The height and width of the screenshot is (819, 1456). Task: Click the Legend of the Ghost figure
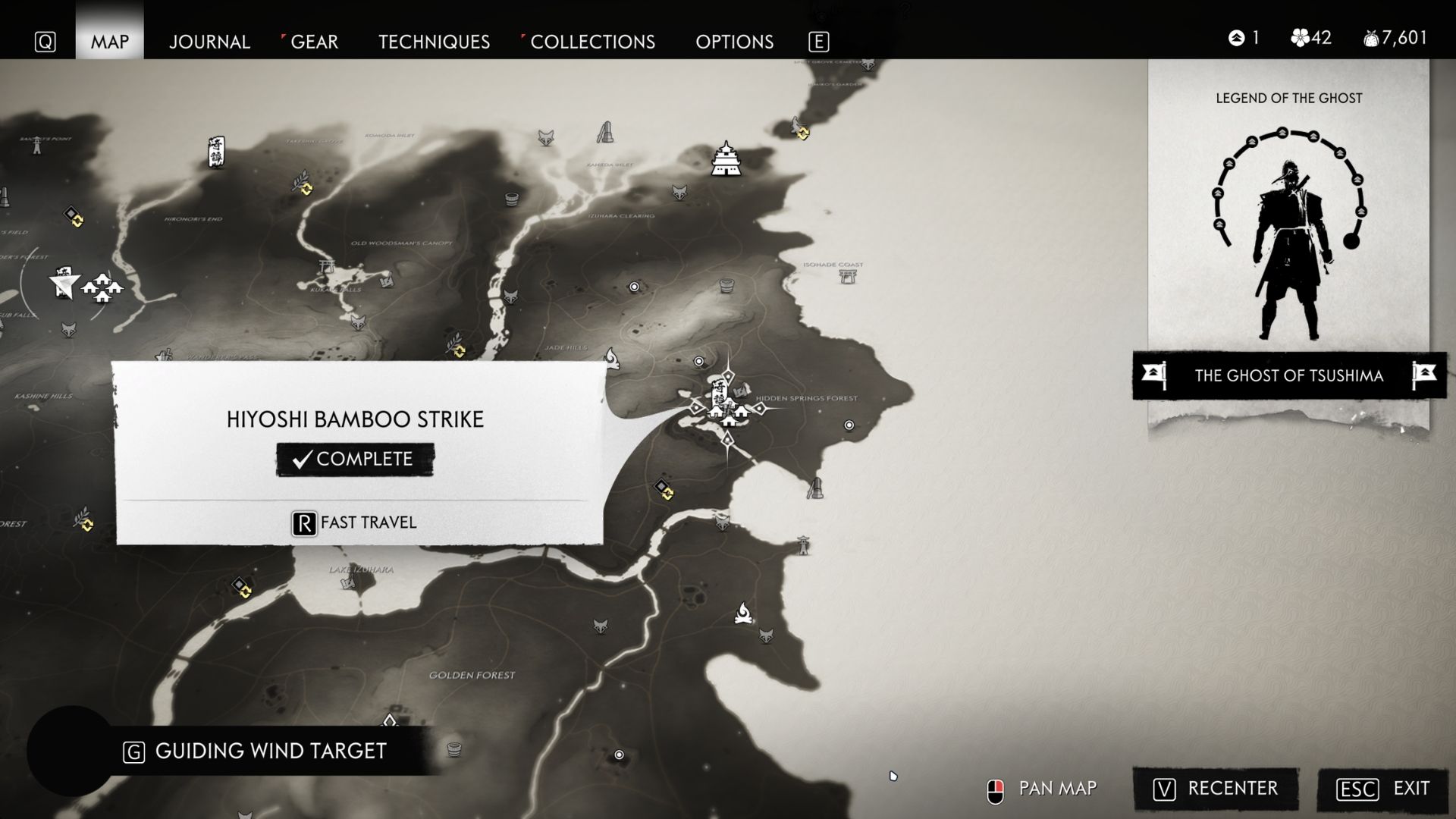pyautogui.click(x=1288, y=250)
